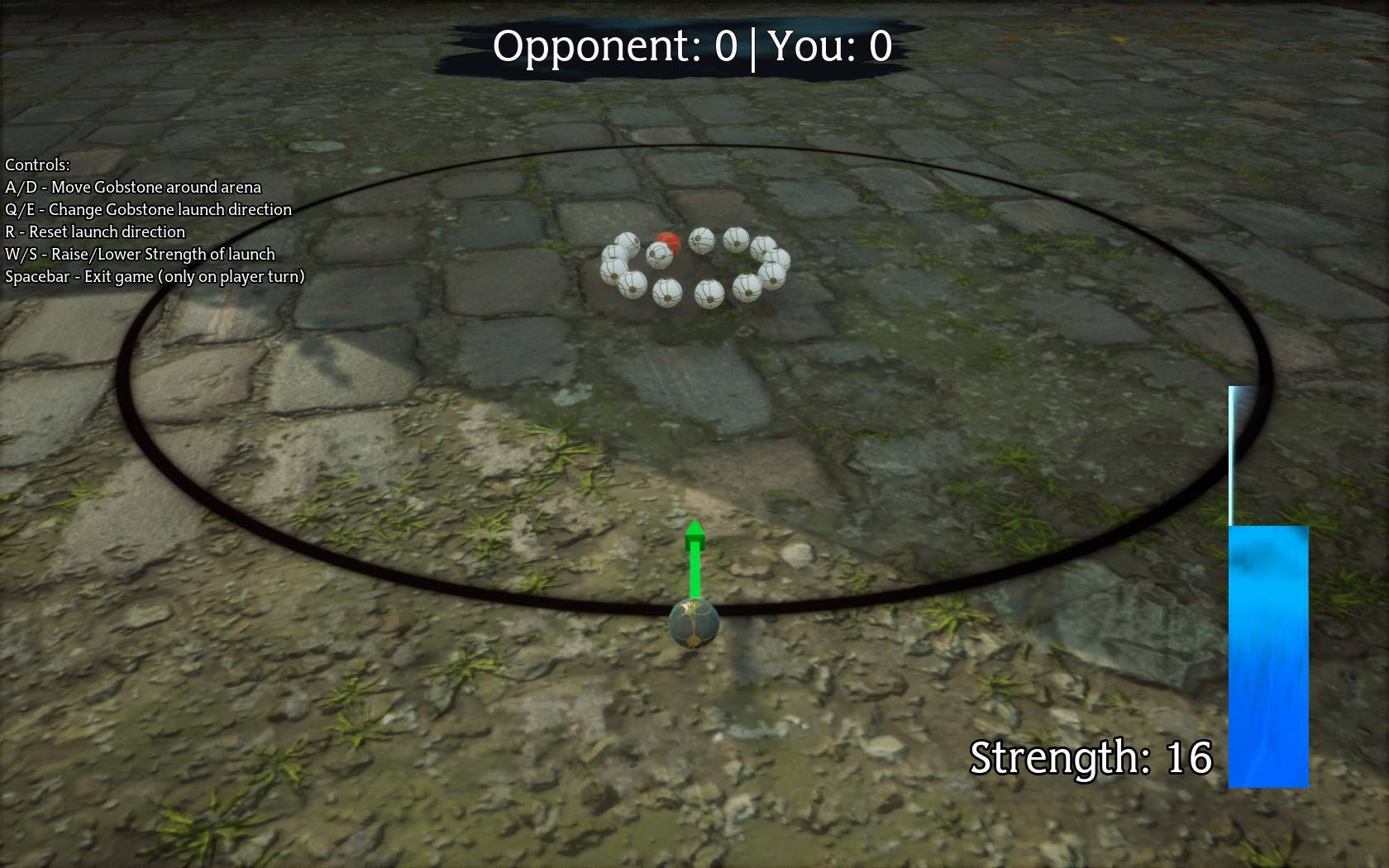The height and width of the screenshot is (868, 1389).
Task: Click the 'A/D - Move Gobstone around arena' text
Action: pos(132,188)
